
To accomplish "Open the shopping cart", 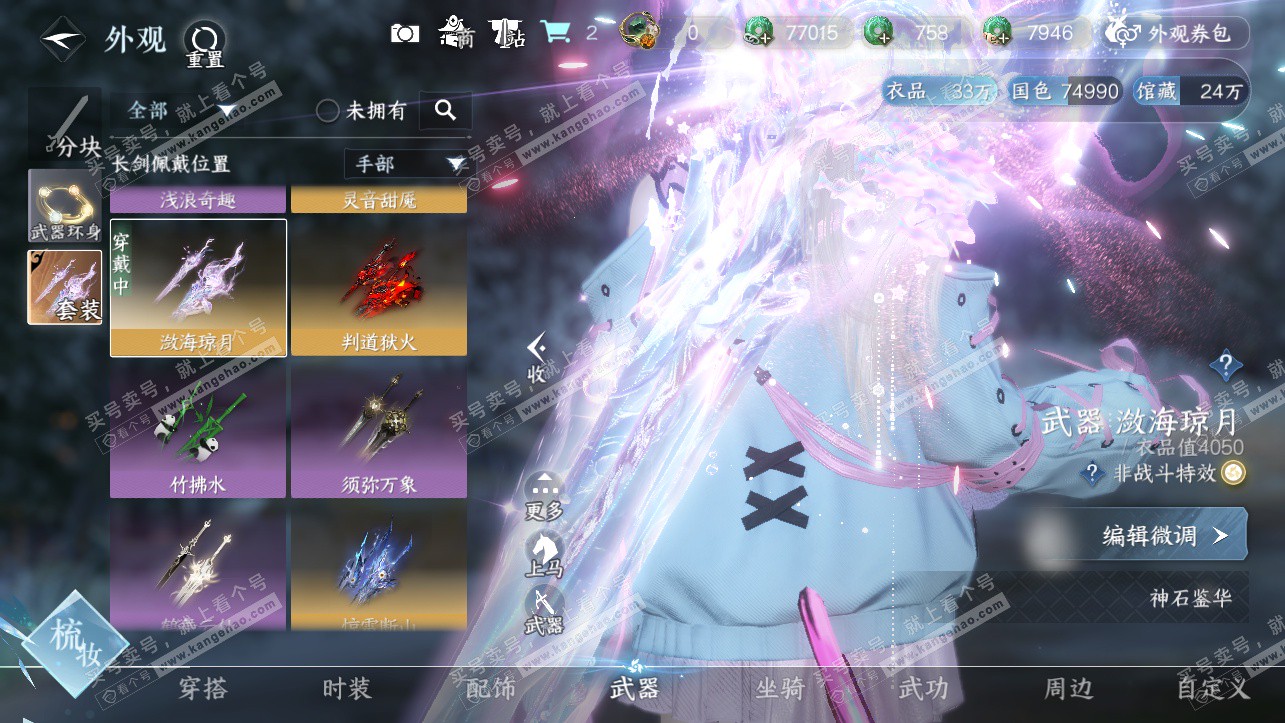I will [x=555, y=33].
